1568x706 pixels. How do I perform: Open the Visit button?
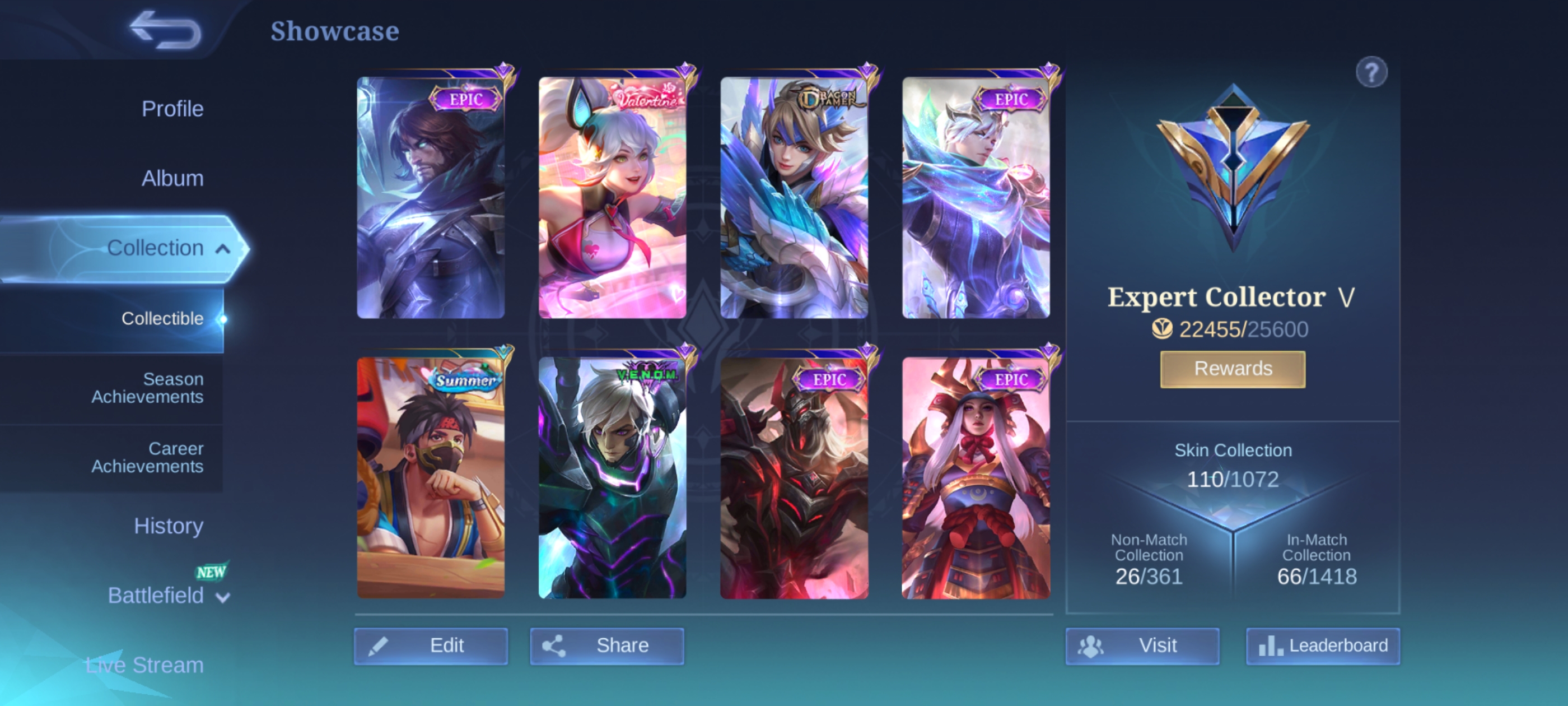tap(1141, 645)
